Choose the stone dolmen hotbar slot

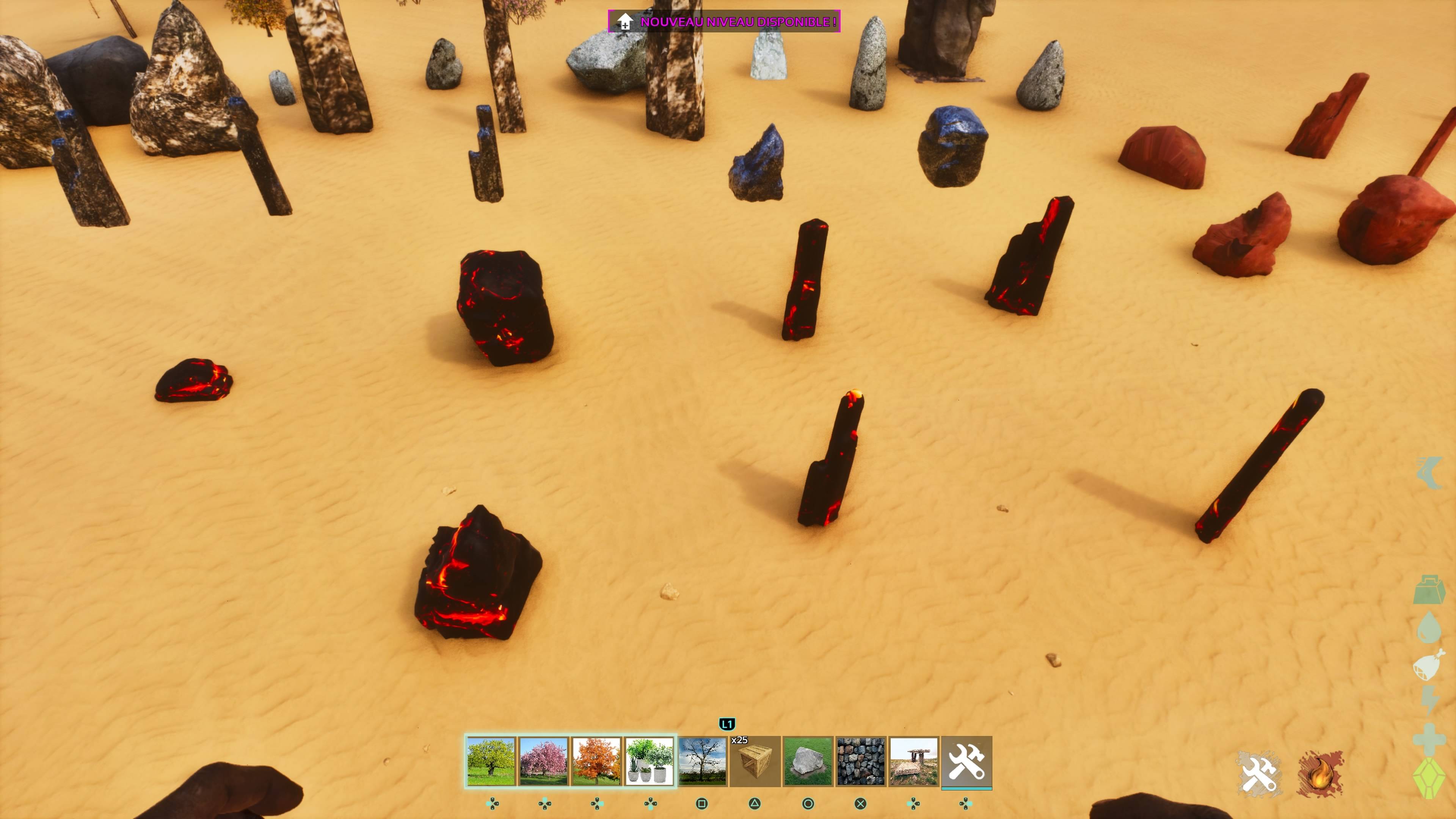tap(913, 761)
